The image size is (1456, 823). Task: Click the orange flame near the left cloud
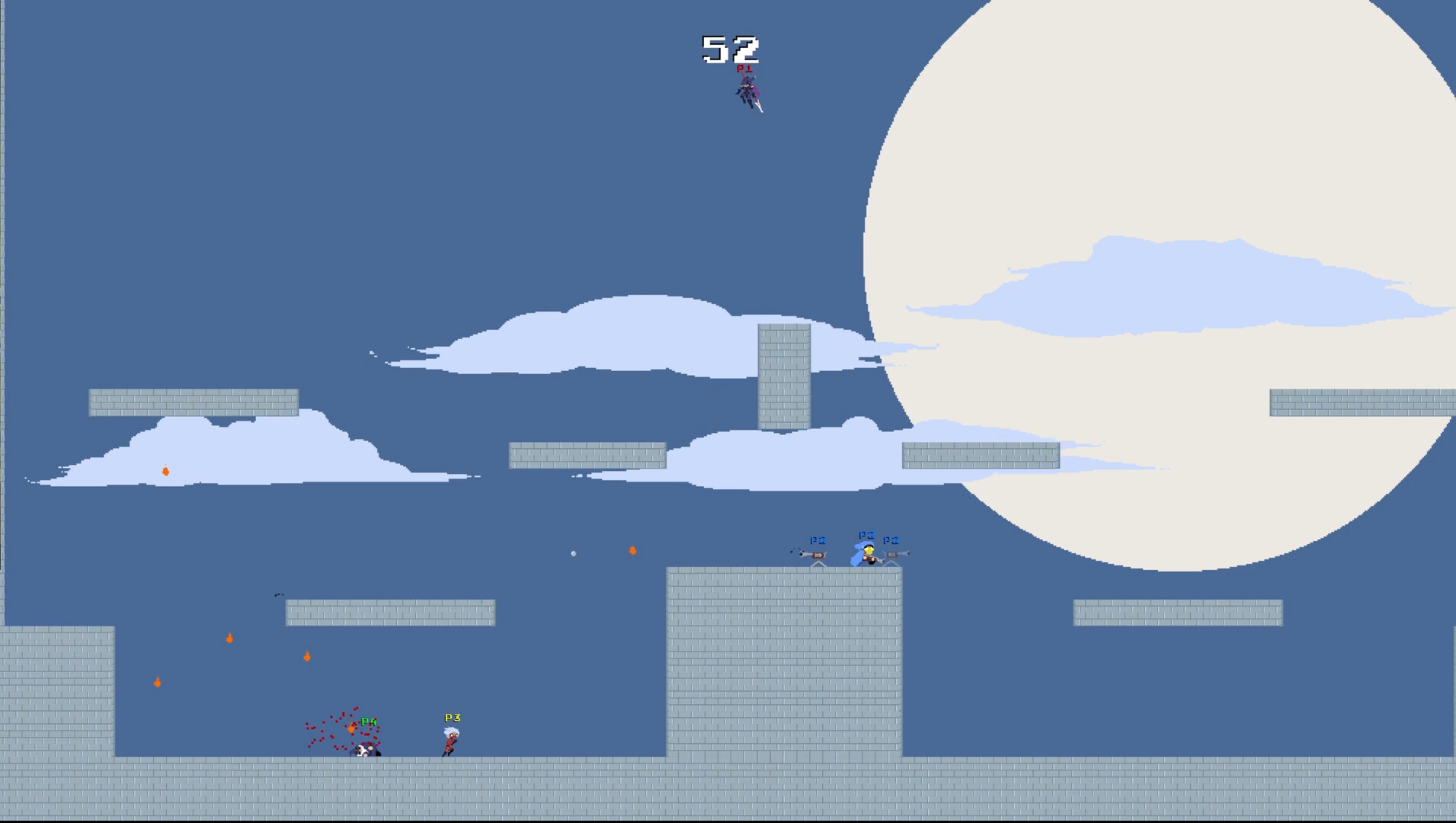coord(165,470)
